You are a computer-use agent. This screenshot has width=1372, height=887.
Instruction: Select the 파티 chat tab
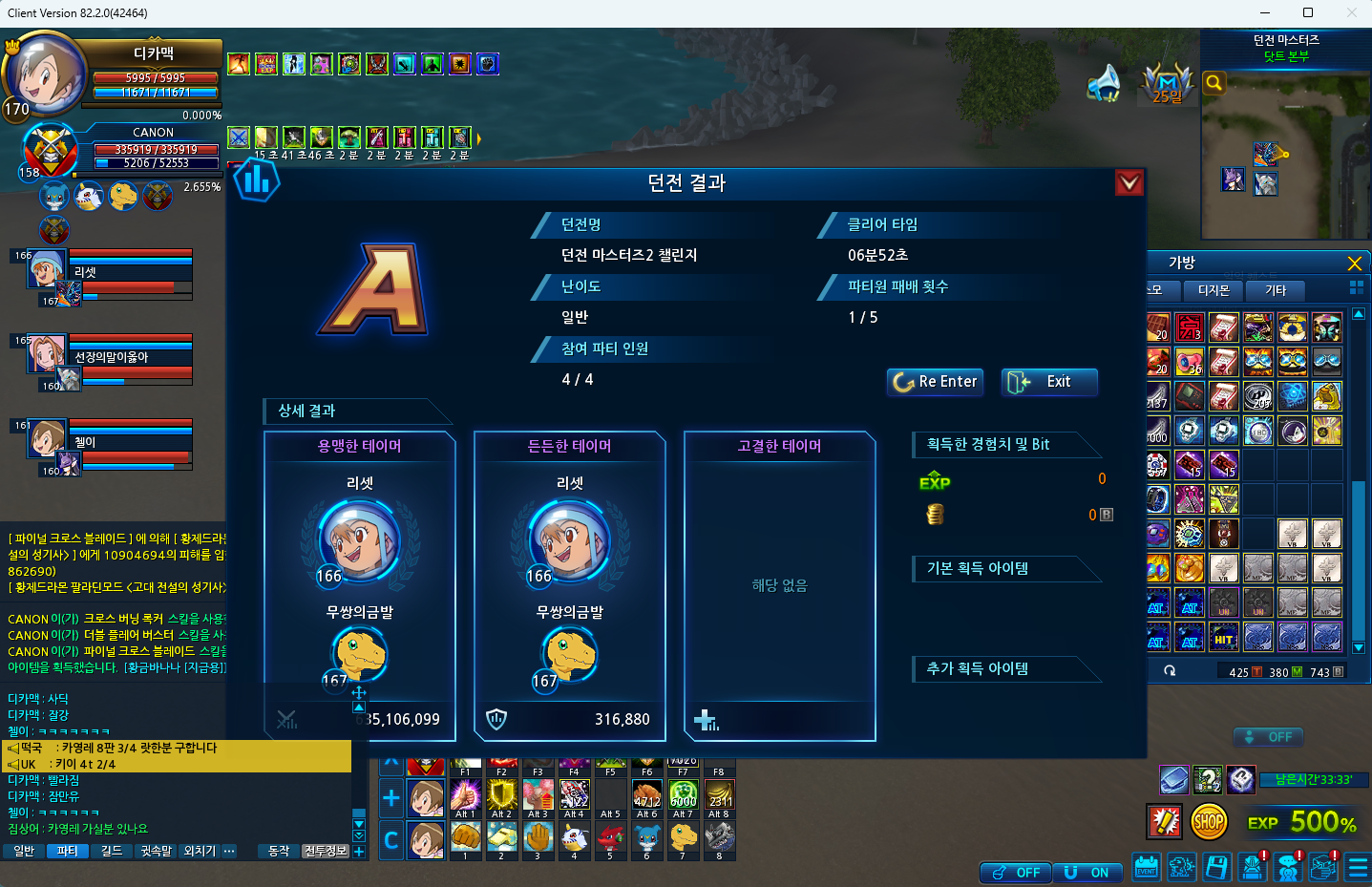(67, 851)
